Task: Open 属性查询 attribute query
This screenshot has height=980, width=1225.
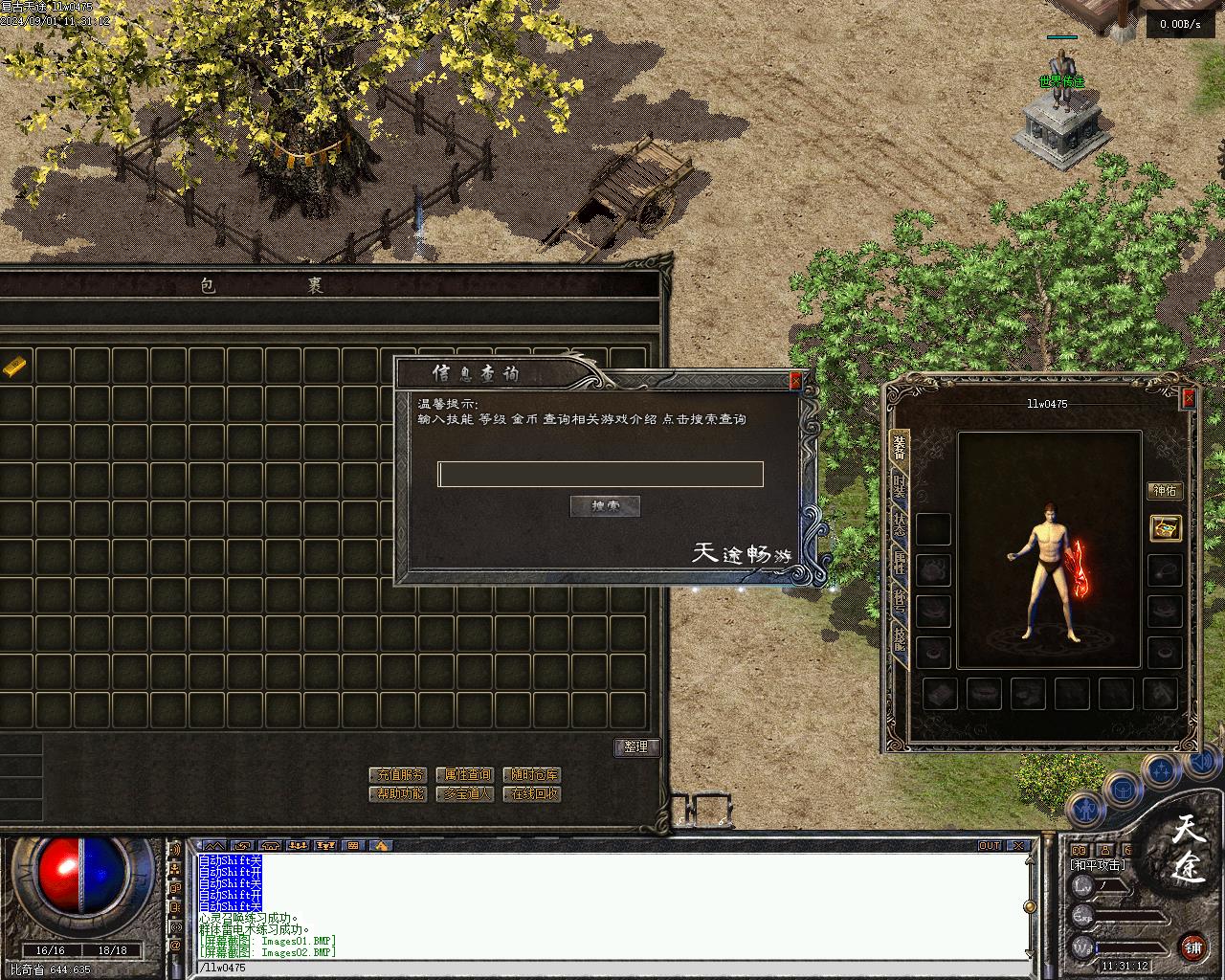Action: [x=464, y=774]
